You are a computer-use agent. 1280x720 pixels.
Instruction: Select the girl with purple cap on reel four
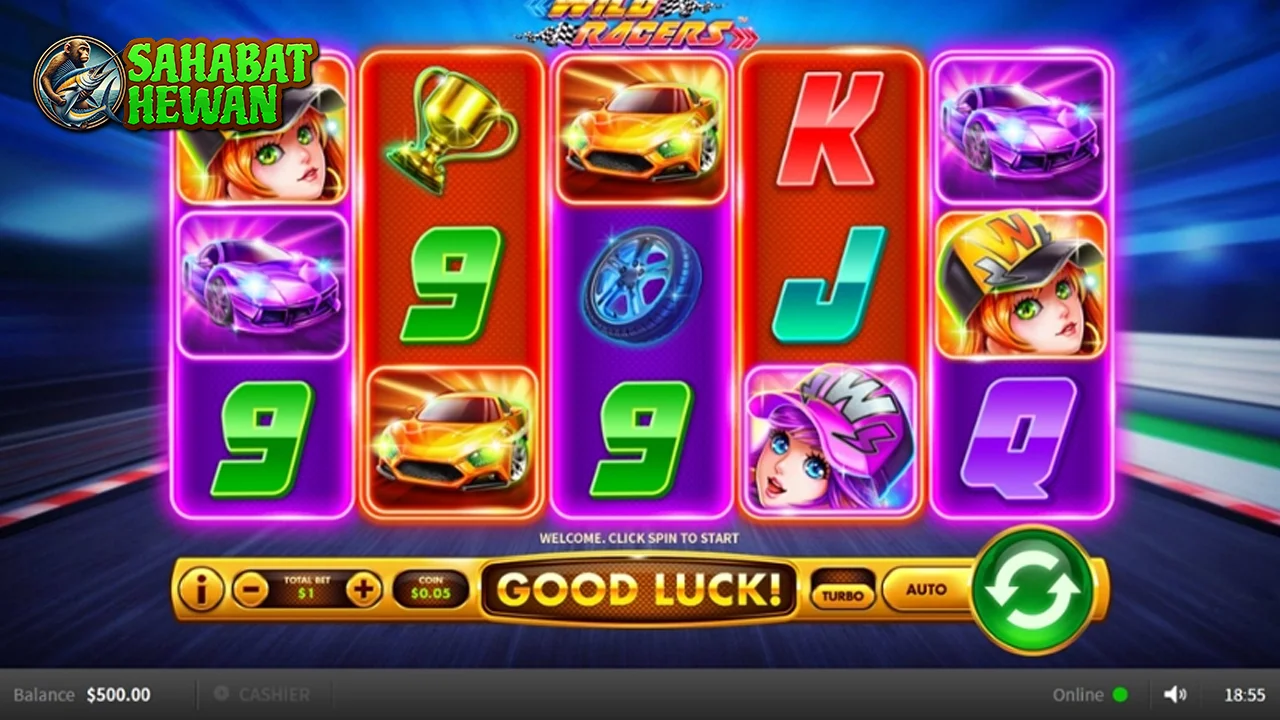tap(831, 438)
